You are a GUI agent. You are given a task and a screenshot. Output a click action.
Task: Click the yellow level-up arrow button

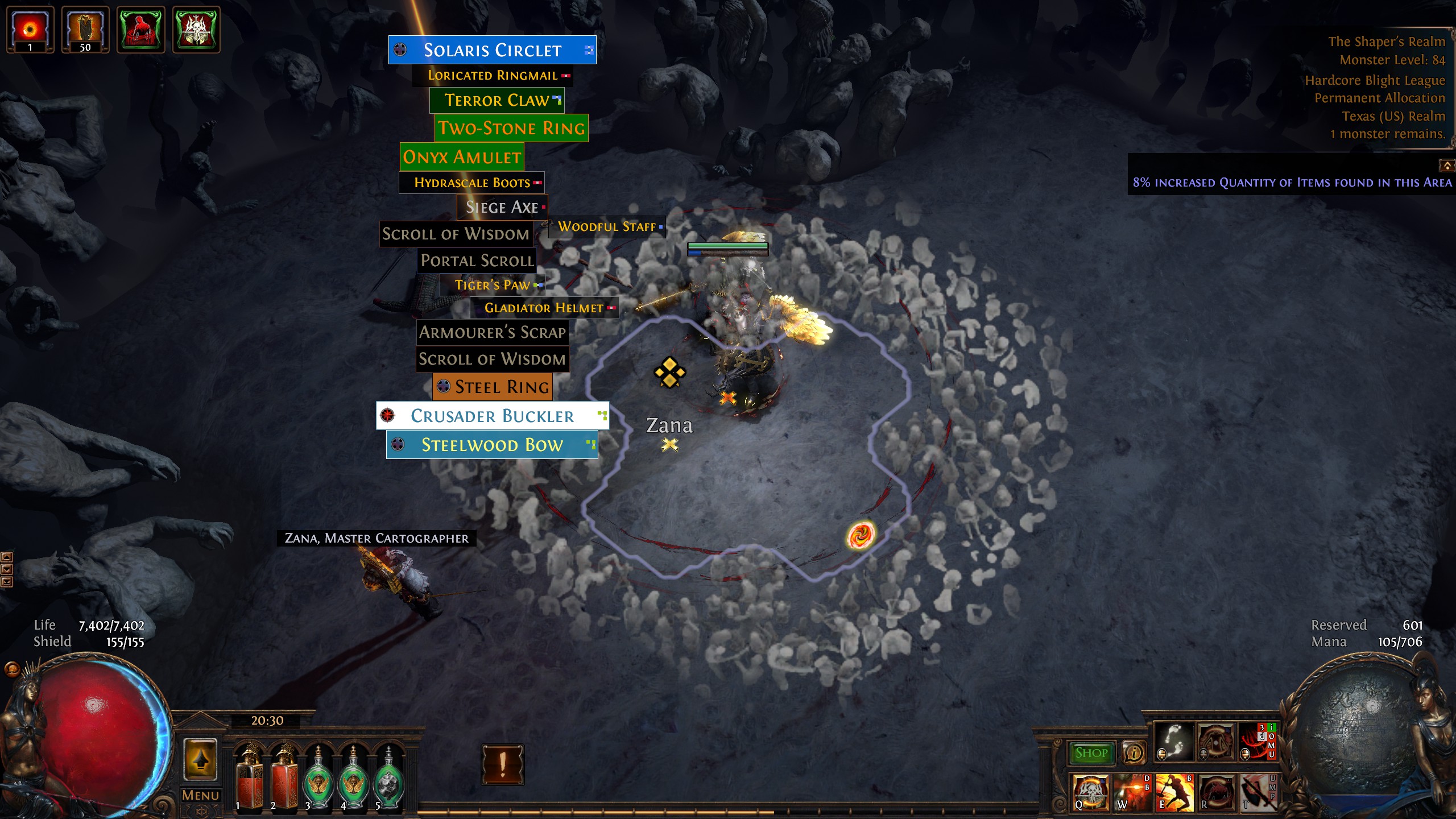[200, 760]
